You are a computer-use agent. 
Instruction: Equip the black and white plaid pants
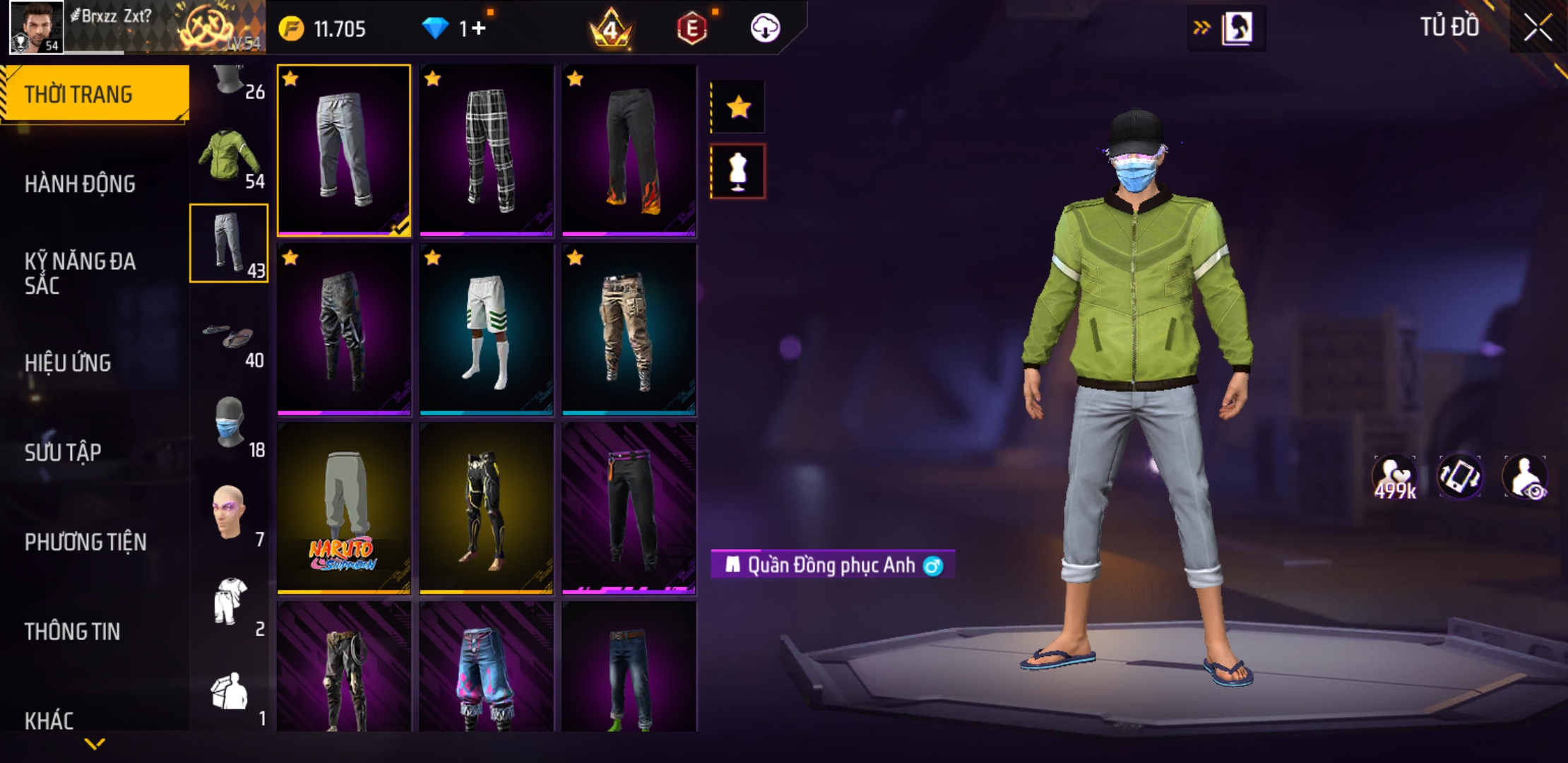[487, 150]
